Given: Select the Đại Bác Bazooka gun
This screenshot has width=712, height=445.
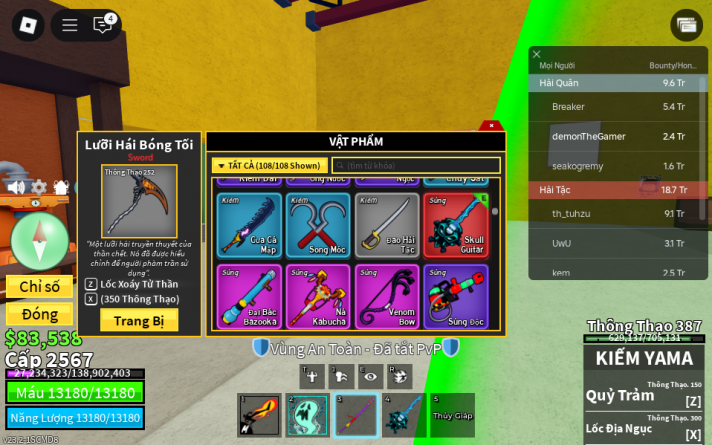Looking at the screenshot, I should tap(247, 296).
